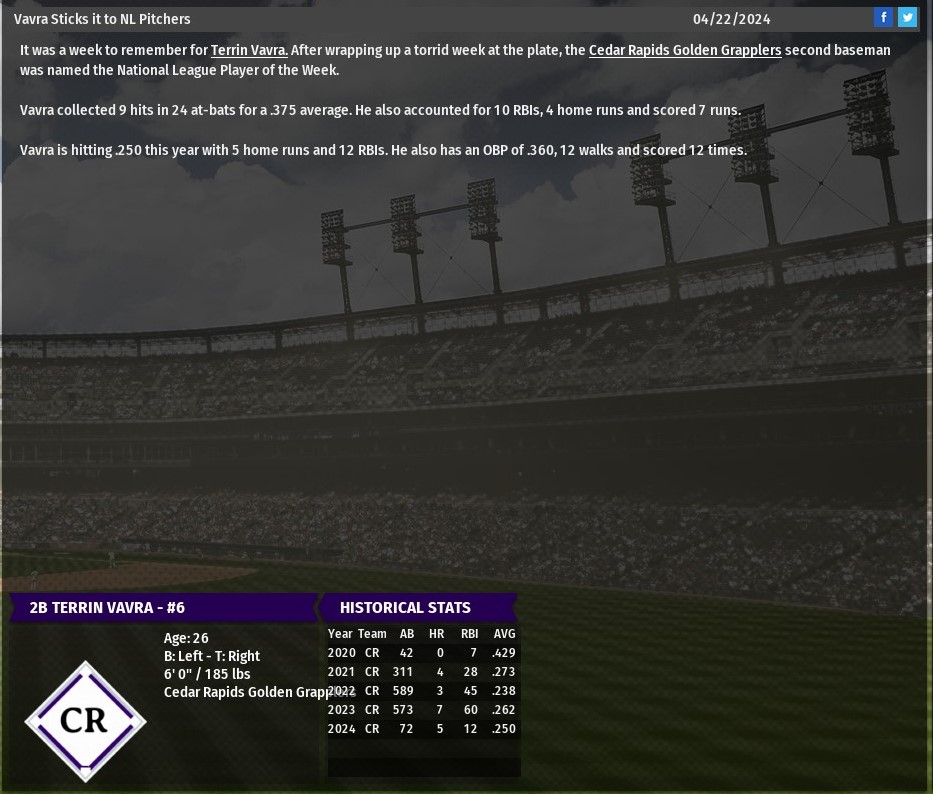Click the CR team logo

click(x=85, y=721)
